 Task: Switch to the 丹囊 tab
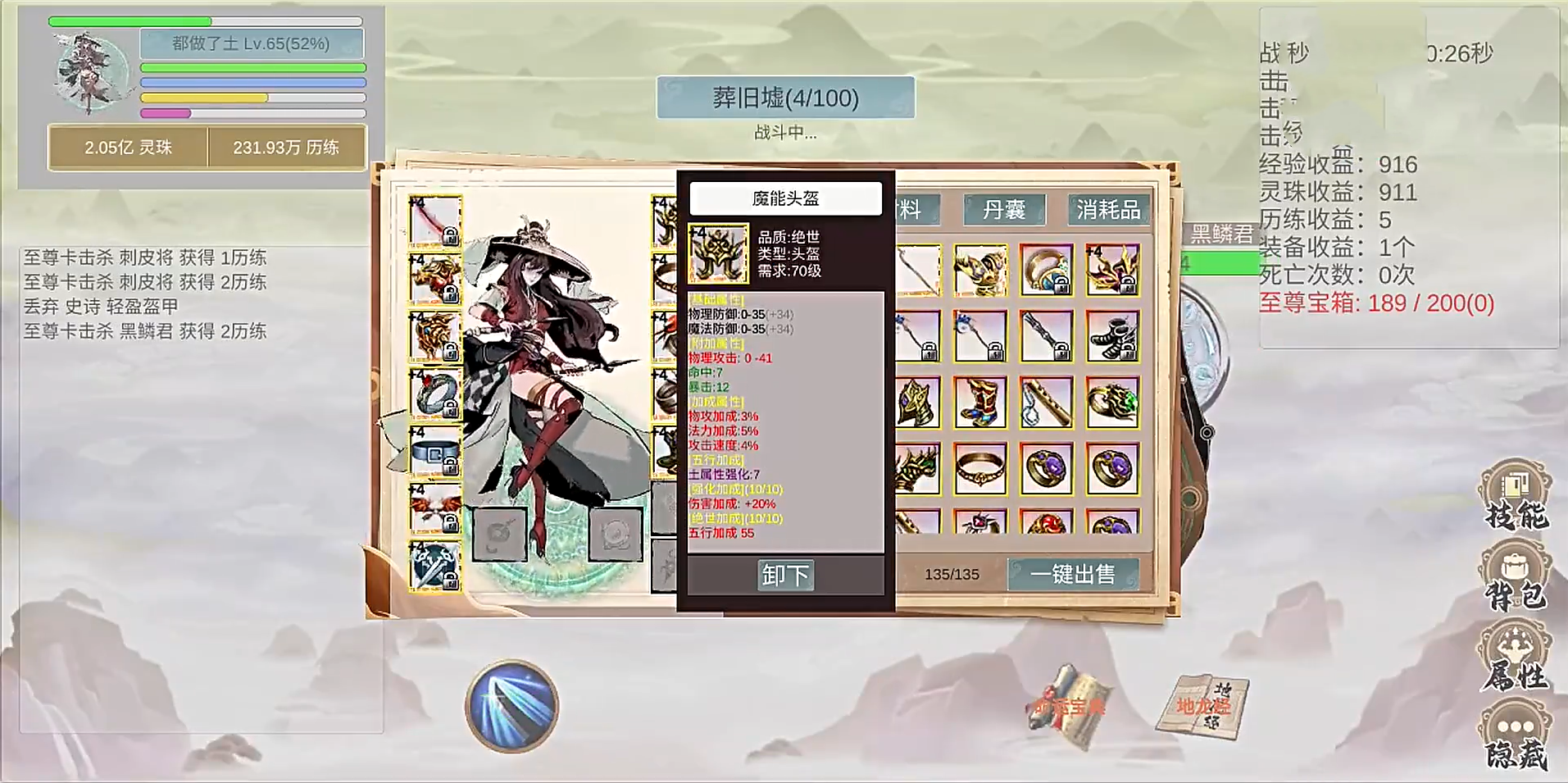coord(1006,211)
